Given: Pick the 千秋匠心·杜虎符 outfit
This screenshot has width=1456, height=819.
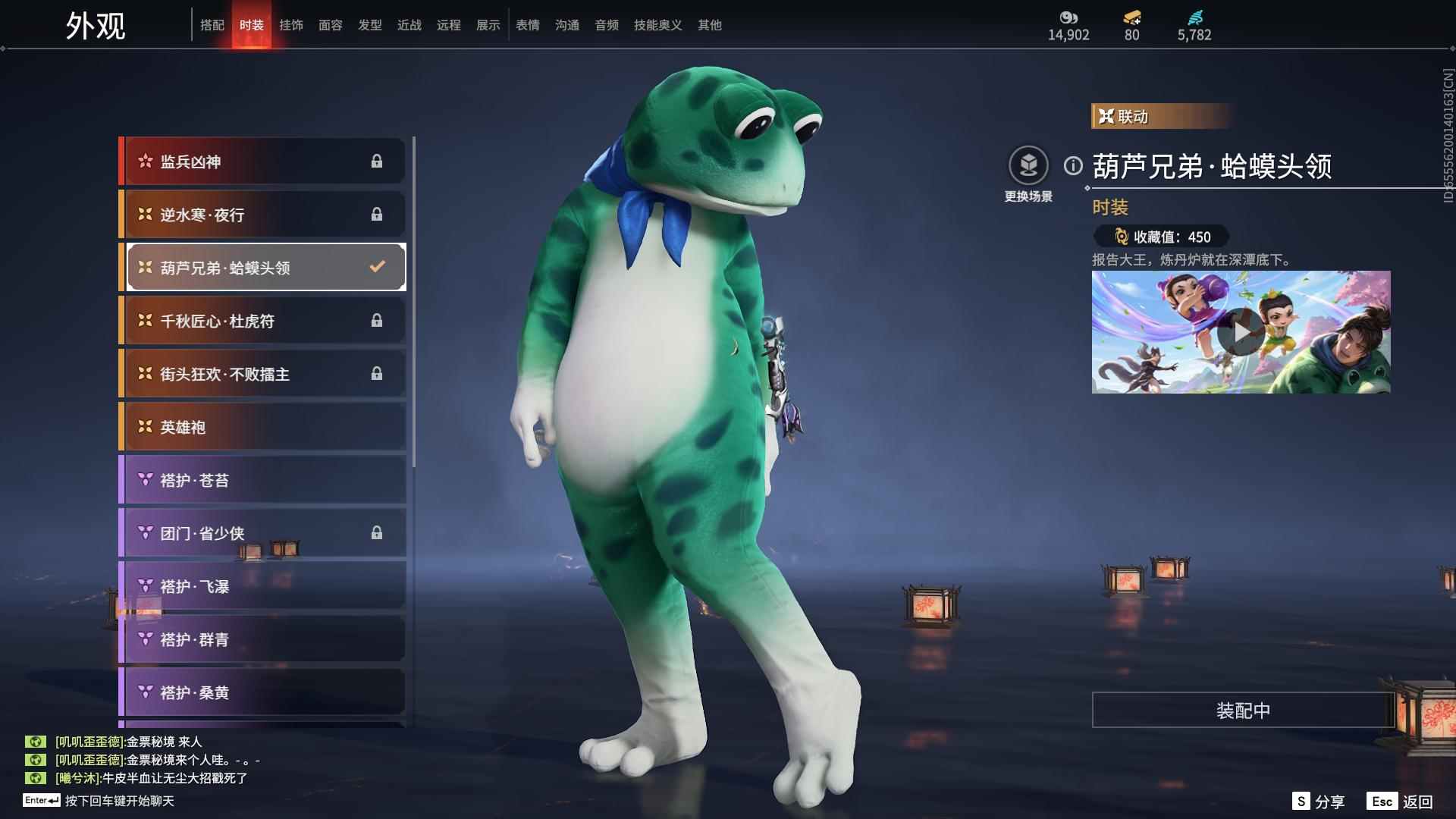Looking at the screenshot, I should 262,321.
